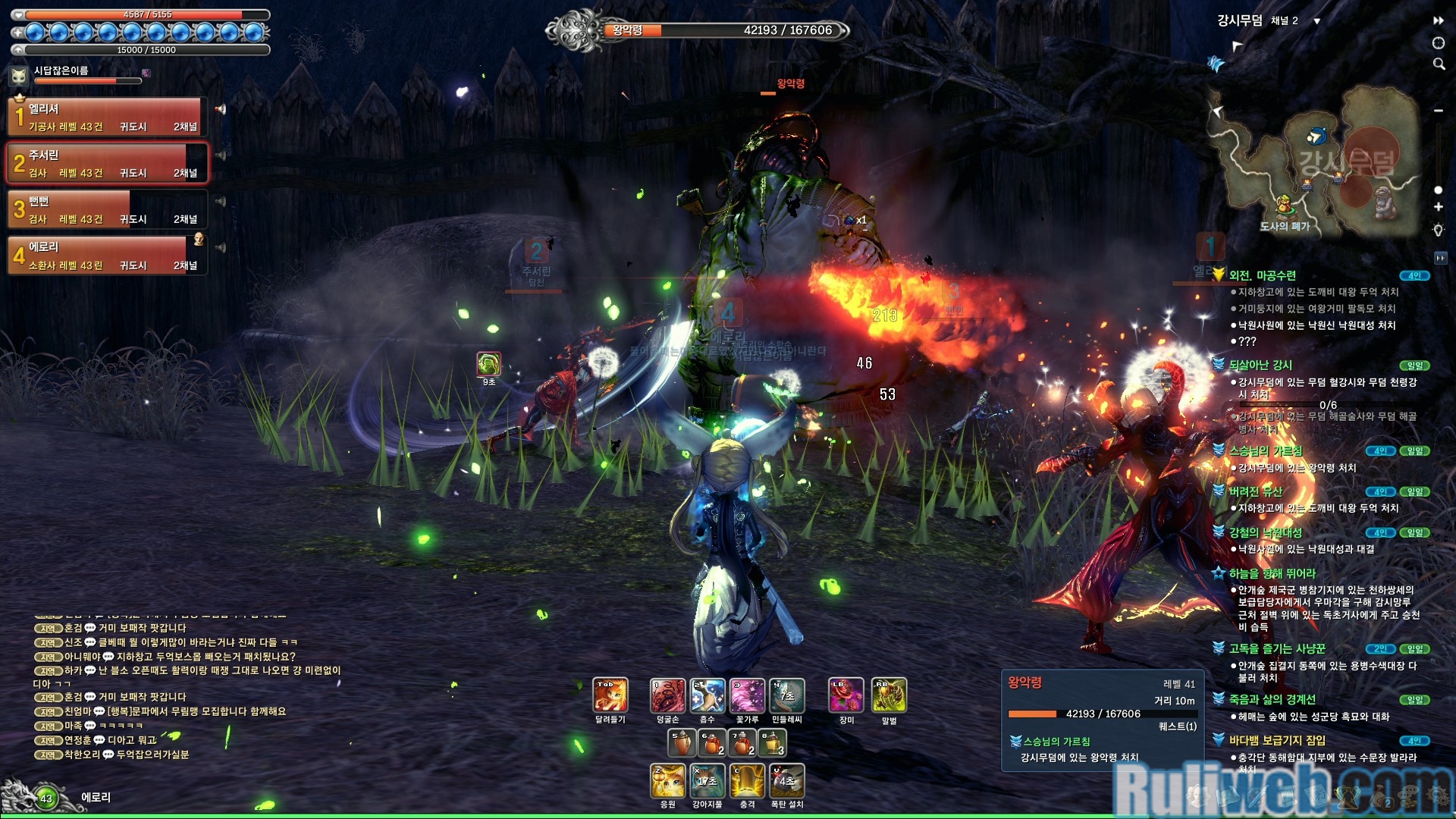Open the 채널 2 channel dropdown
This screenshot has height=819, width=1456.
[x=1316, y=21]
